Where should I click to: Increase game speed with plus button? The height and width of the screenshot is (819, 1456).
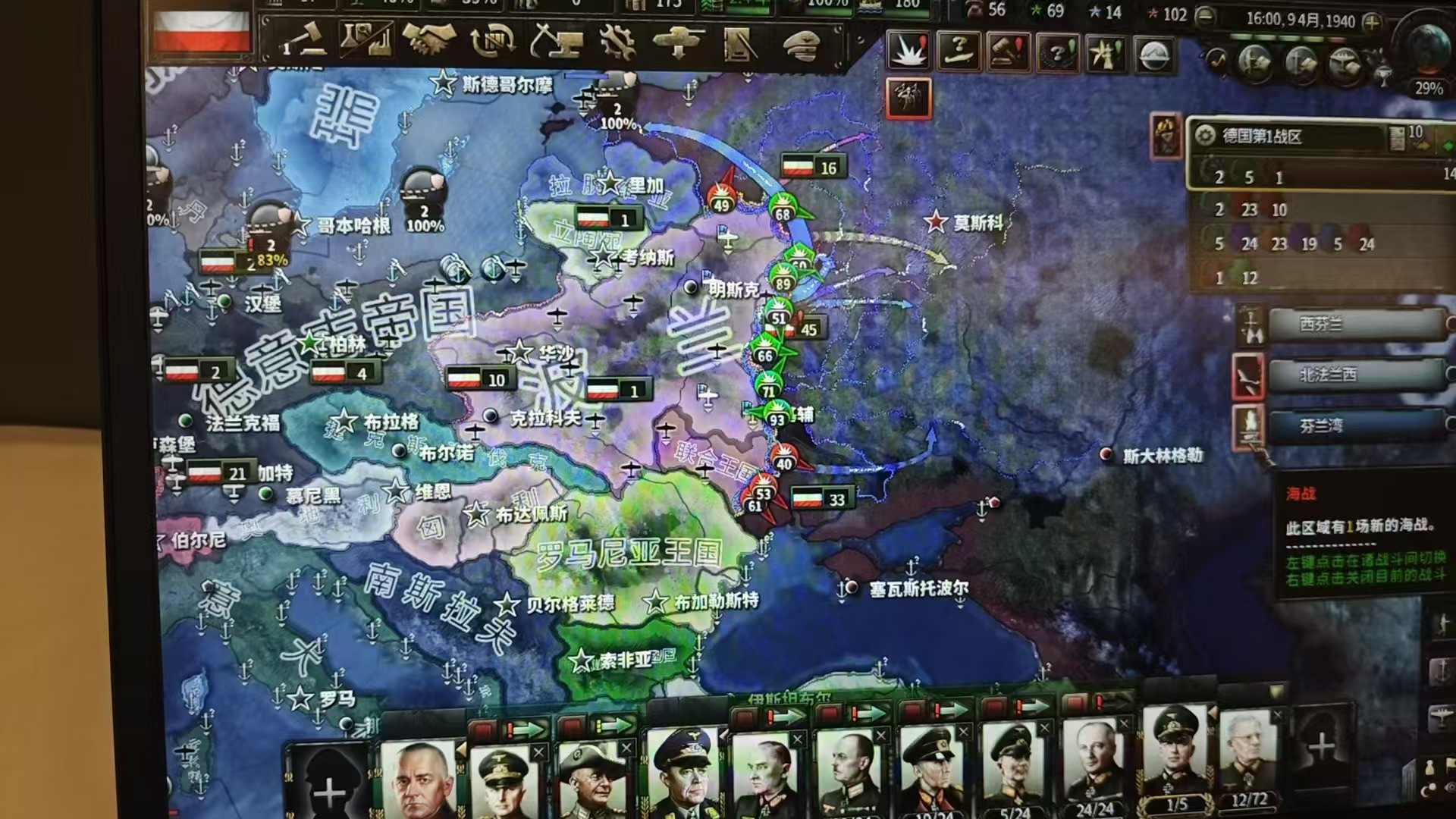coord(1371,23)
